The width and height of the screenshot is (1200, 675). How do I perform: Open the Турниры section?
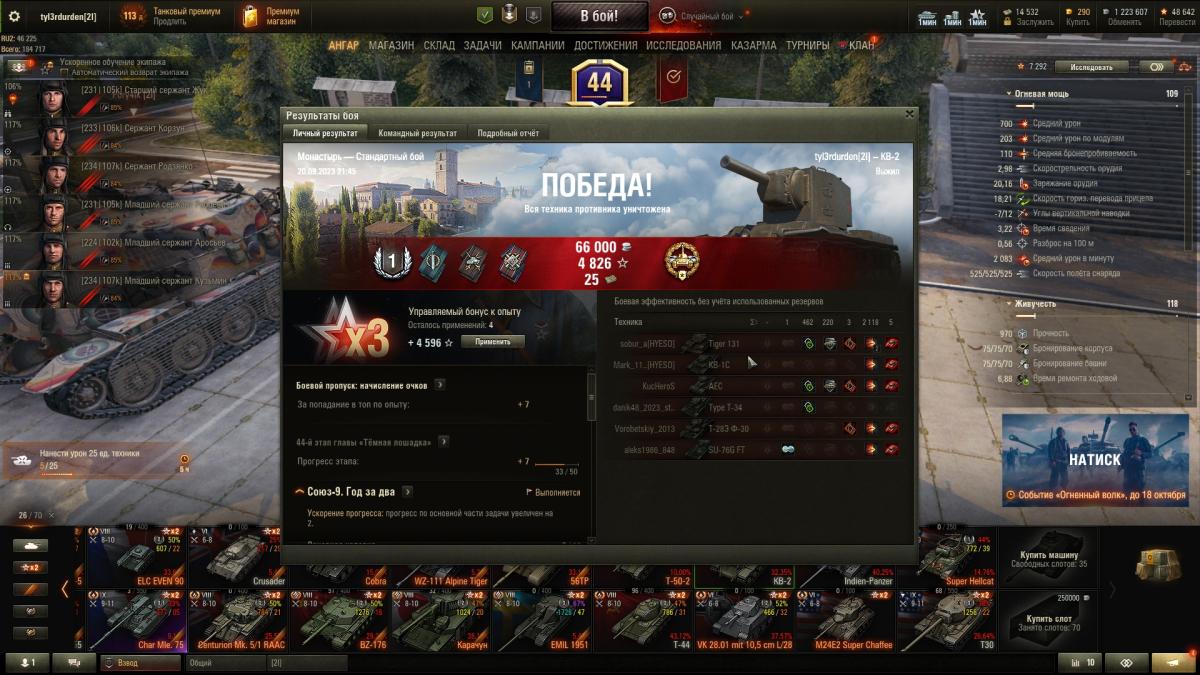(807, 45)
